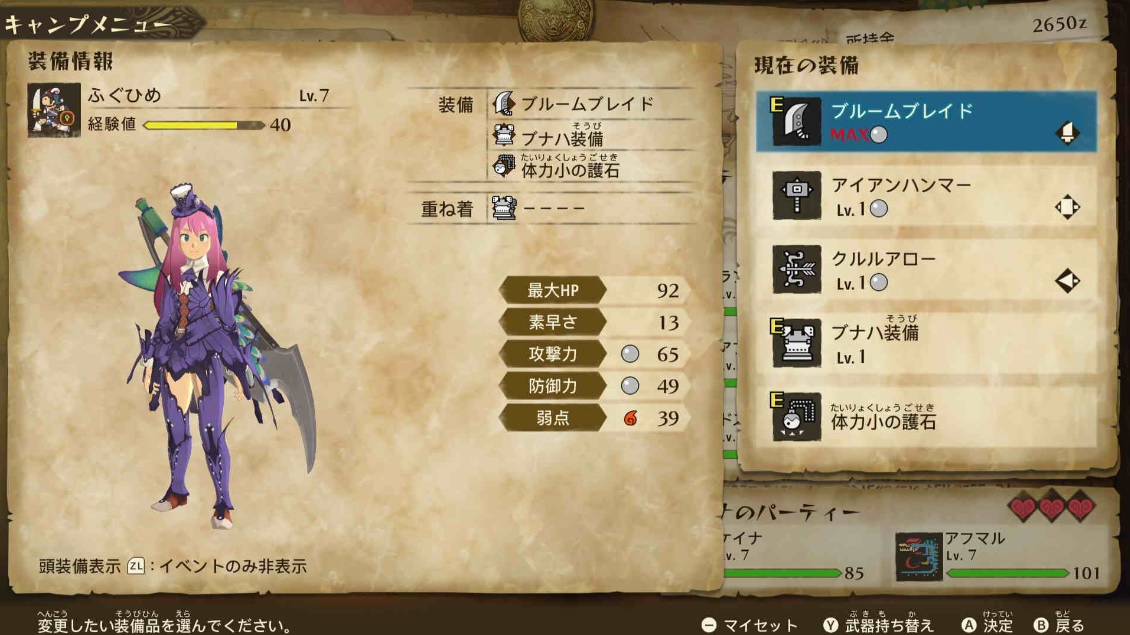This screenshot has height=635, width=1130.
Task: Select the ブルームブレイド weapon row
Action: pos(925,122)
